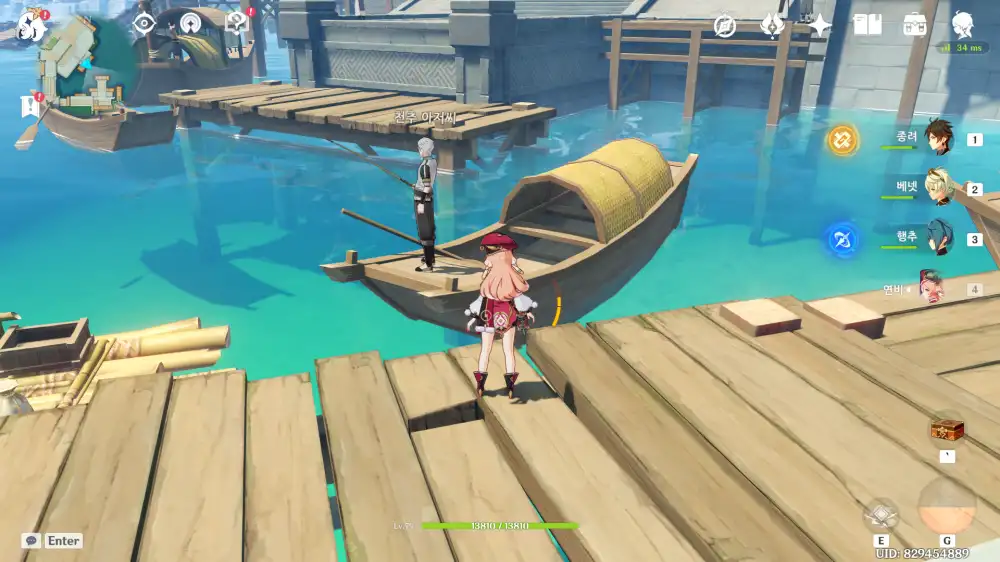1000x562 pixels.
Task: Open the survey question mark icon
Action: (x=238, y=23)
